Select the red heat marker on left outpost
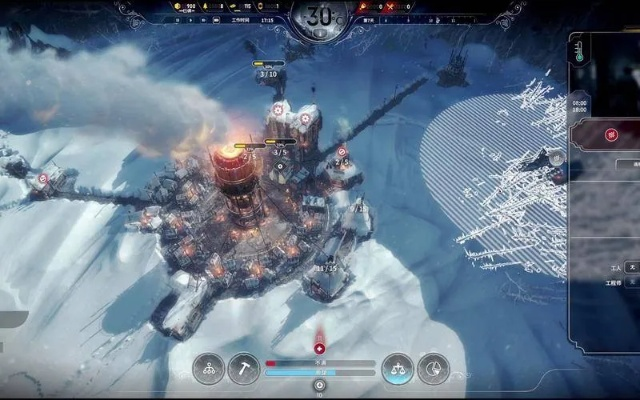Viewport: 640px width, 400px height. 43,179
